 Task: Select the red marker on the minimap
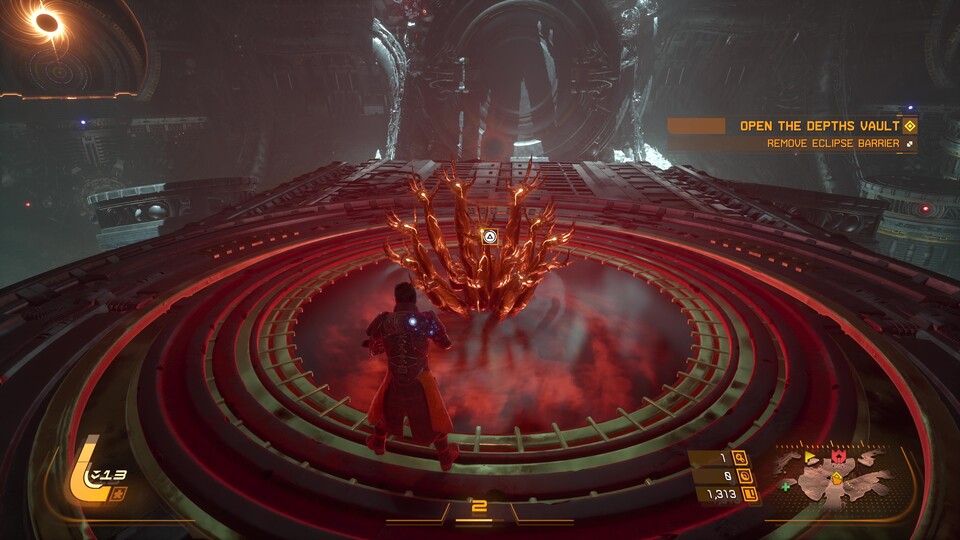coord(837,457)
